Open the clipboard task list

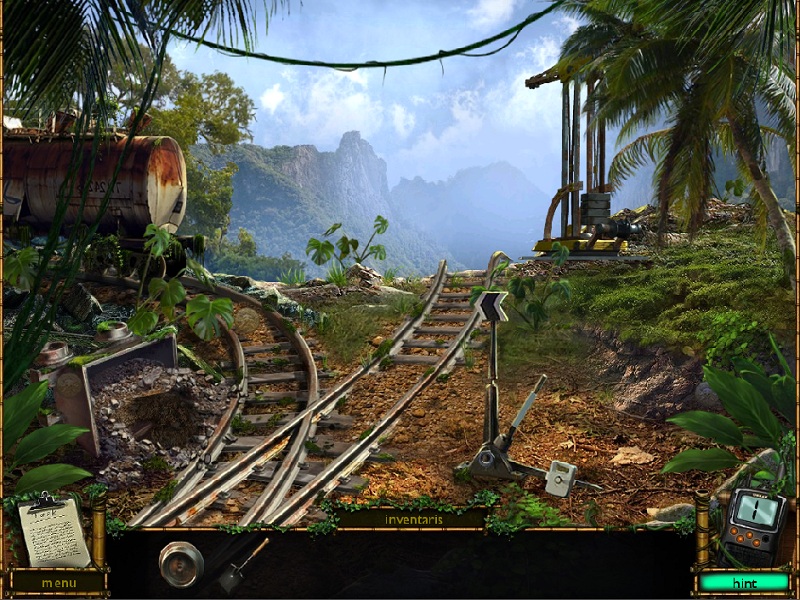[x=53, y=531]
